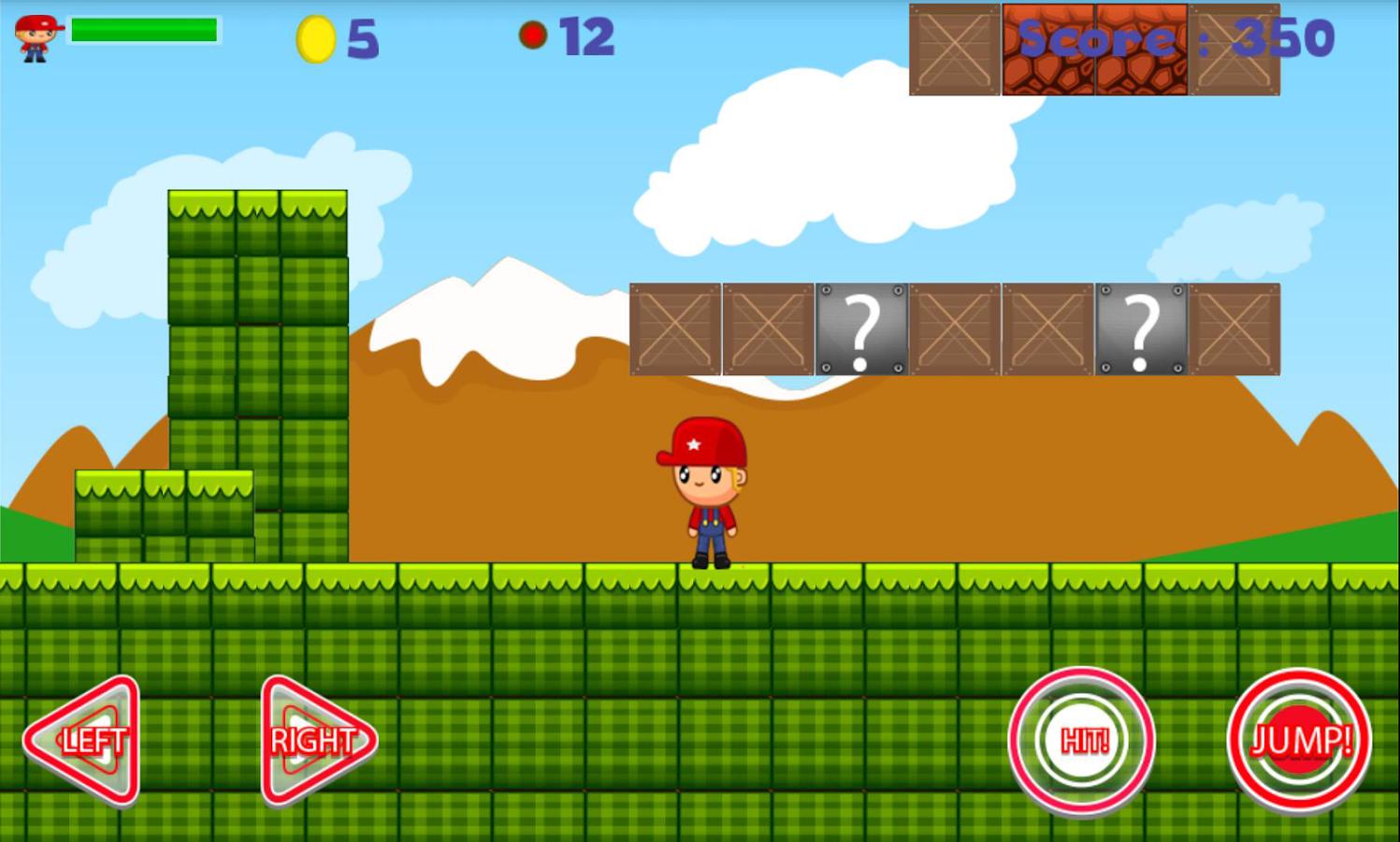The width and height of the screenshot is (1400, 842).
Task: Click the coin count number 5
Action: point(362,37)
